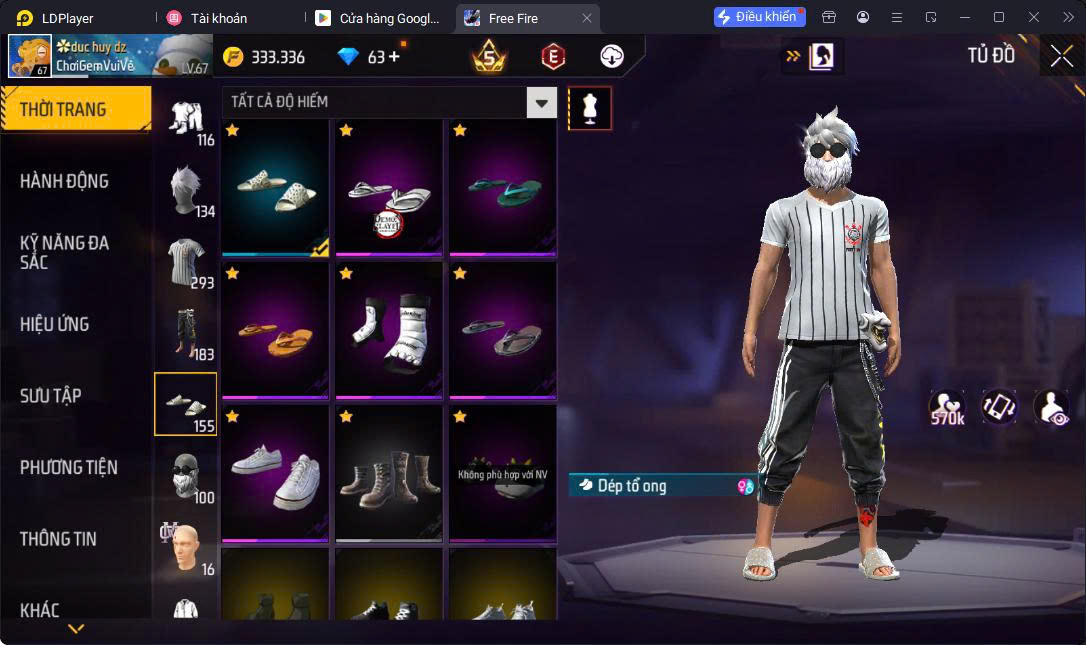1086x645 pixels.
Task: Choose the Thông Tin menu entry
Action: 58,538
